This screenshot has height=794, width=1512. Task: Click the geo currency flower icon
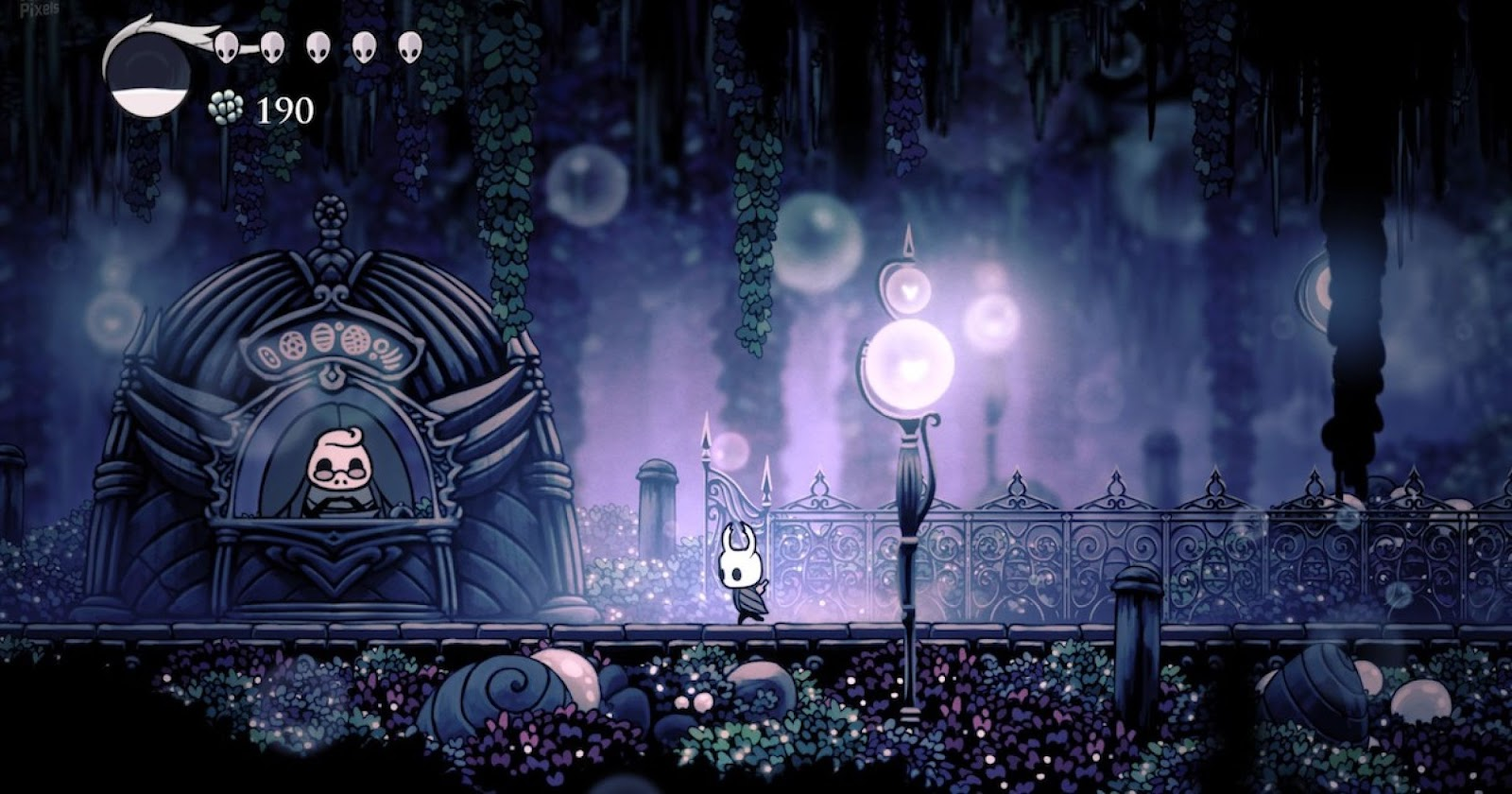pos(223,107)
